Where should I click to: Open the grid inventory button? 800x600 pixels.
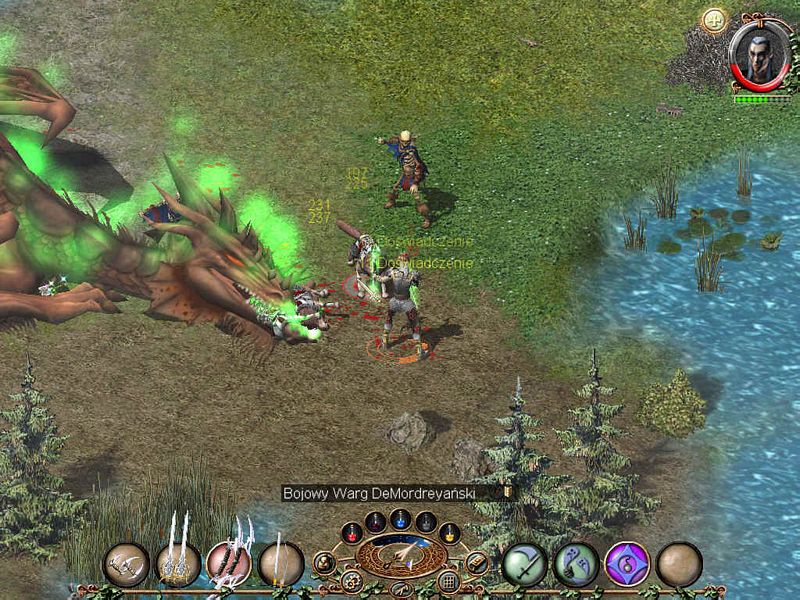(449, 581)
